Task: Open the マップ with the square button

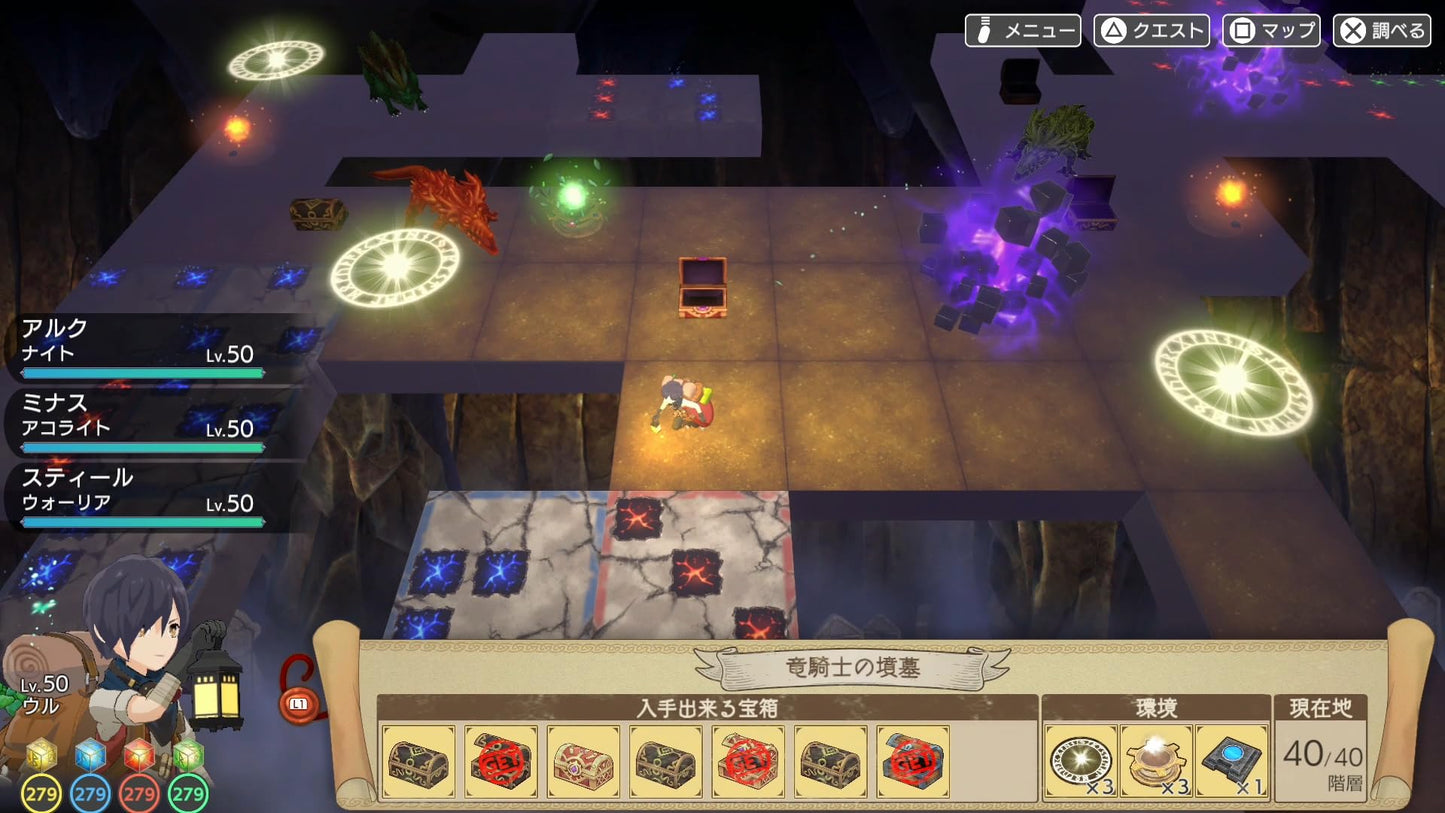Action: pos(1270,30)
